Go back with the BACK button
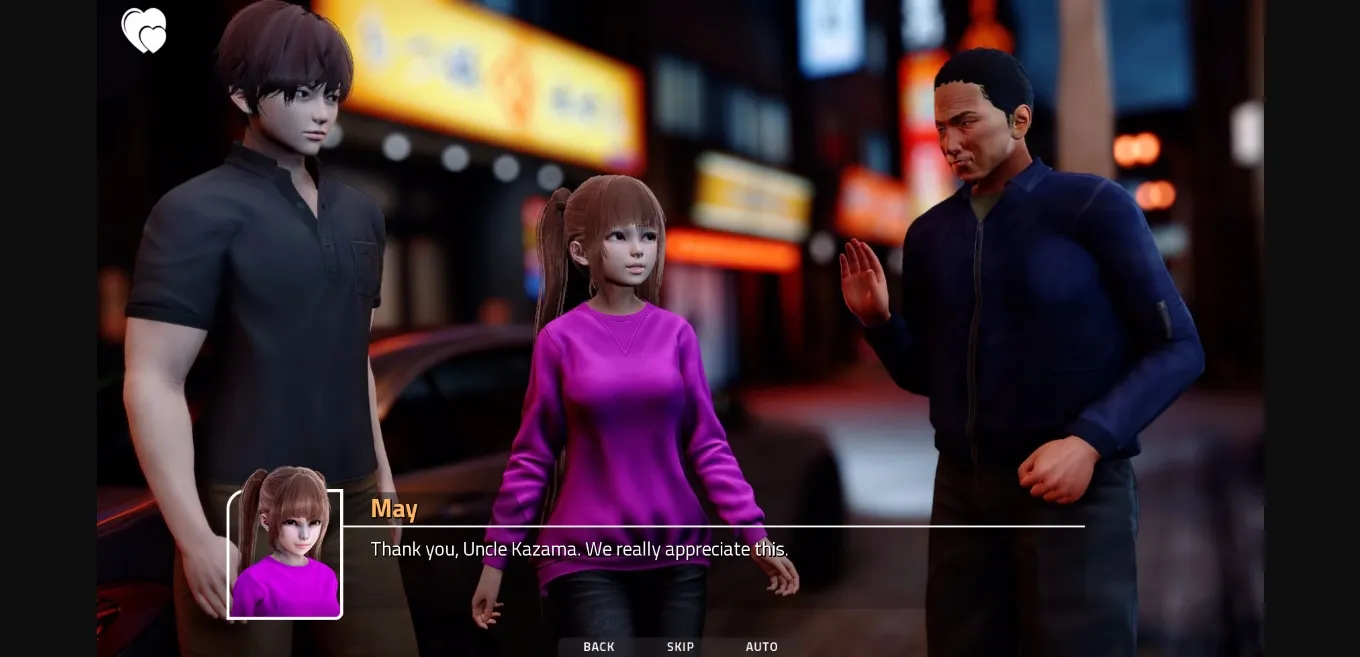The height and width of the screenshot is (657, 1360). 599,647
